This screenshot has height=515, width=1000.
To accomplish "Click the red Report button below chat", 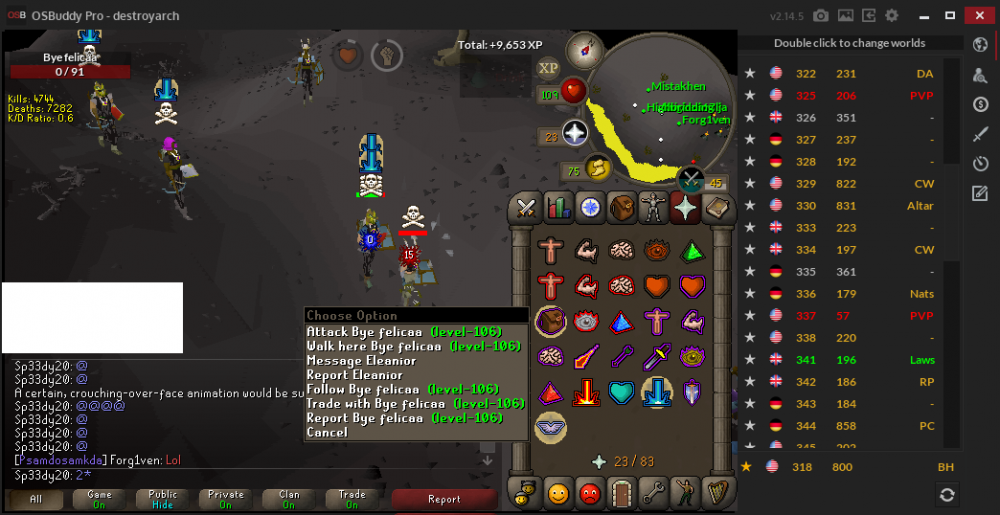I will [444, 498].
